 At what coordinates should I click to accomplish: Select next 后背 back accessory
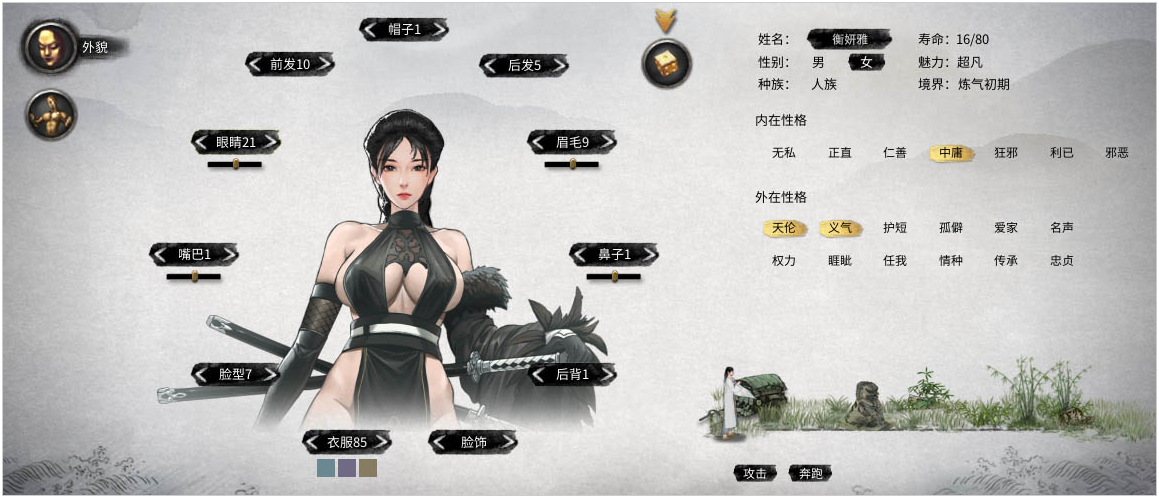pos(607,374)
